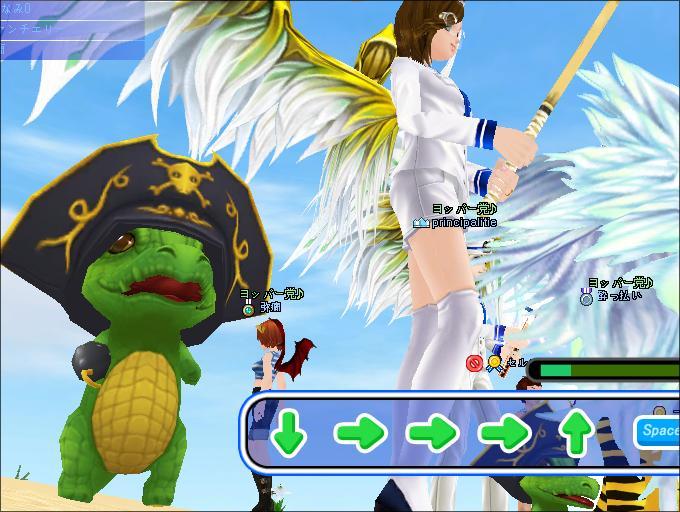
Task: Select the ンチェリ row in the player list
Action: point(40,28)
